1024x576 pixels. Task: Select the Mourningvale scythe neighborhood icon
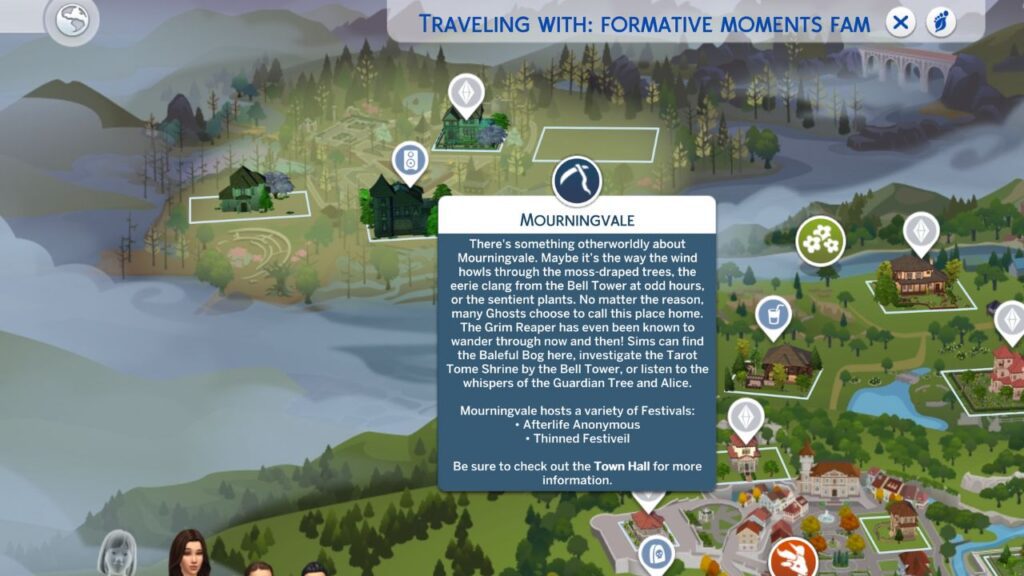pos(577,179)
